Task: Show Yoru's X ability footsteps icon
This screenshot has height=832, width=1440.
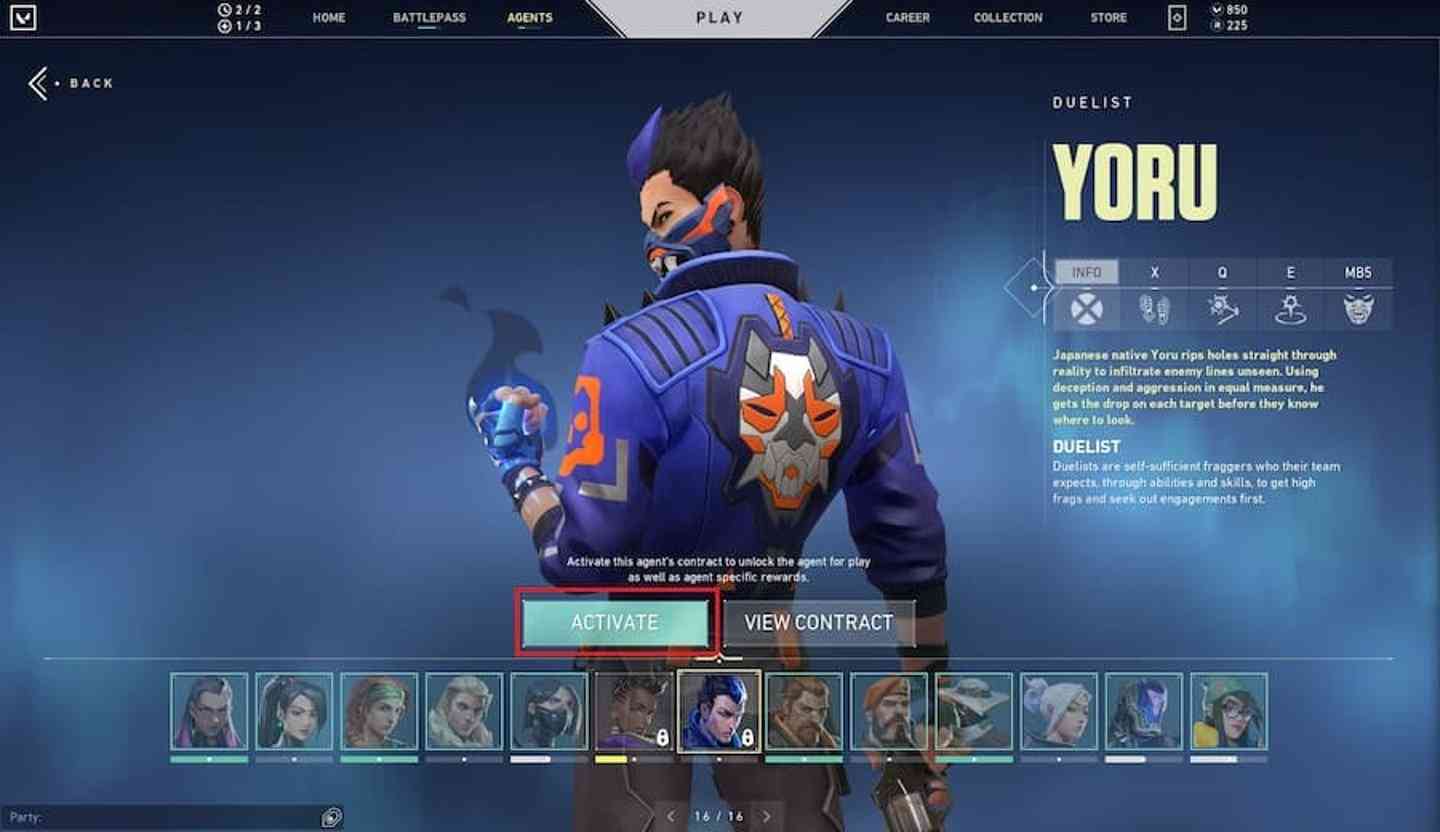Action: coord(1154,308)
